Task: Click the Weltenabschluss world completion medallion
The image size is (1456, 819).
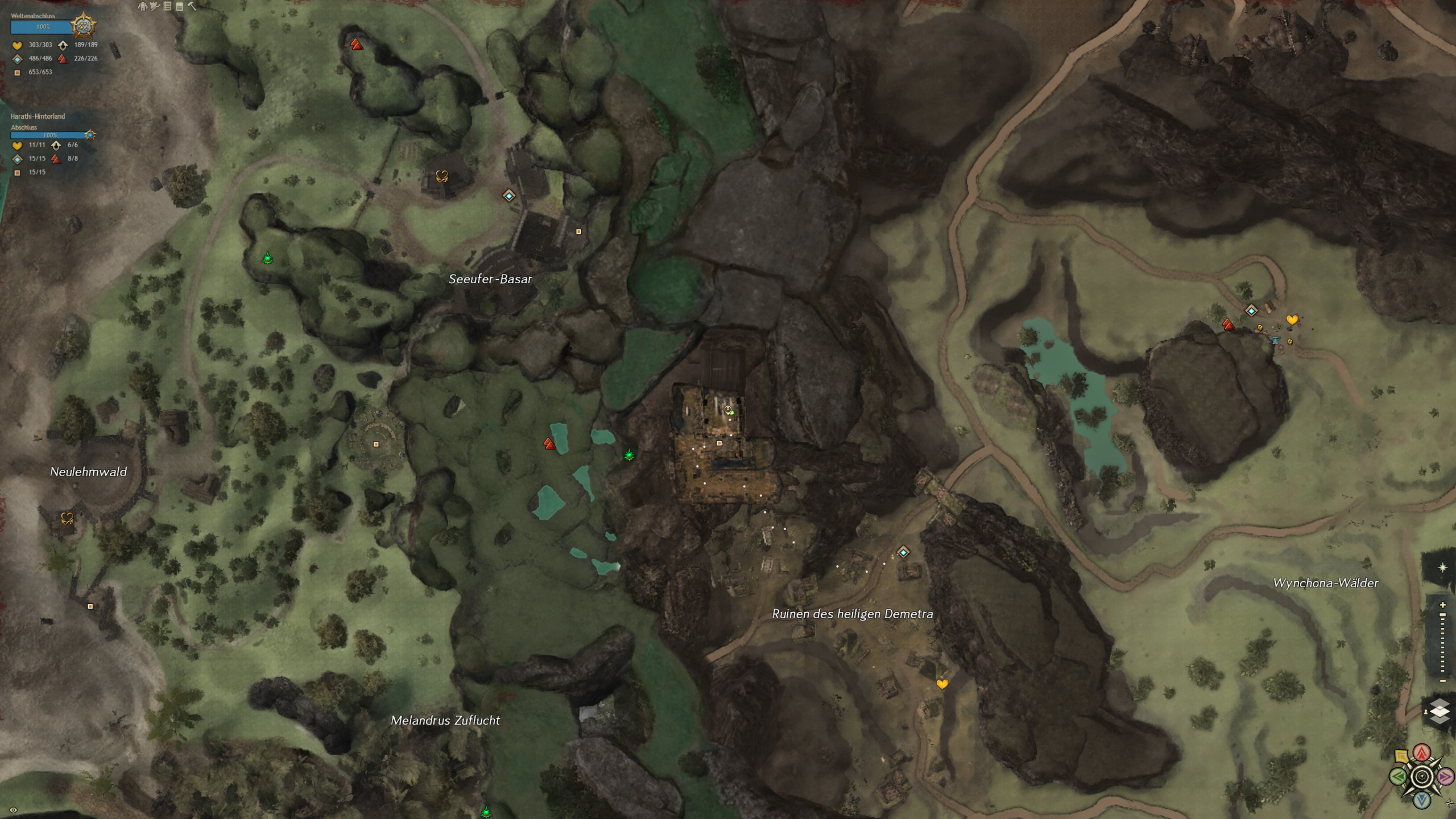Action: point(84,26)
